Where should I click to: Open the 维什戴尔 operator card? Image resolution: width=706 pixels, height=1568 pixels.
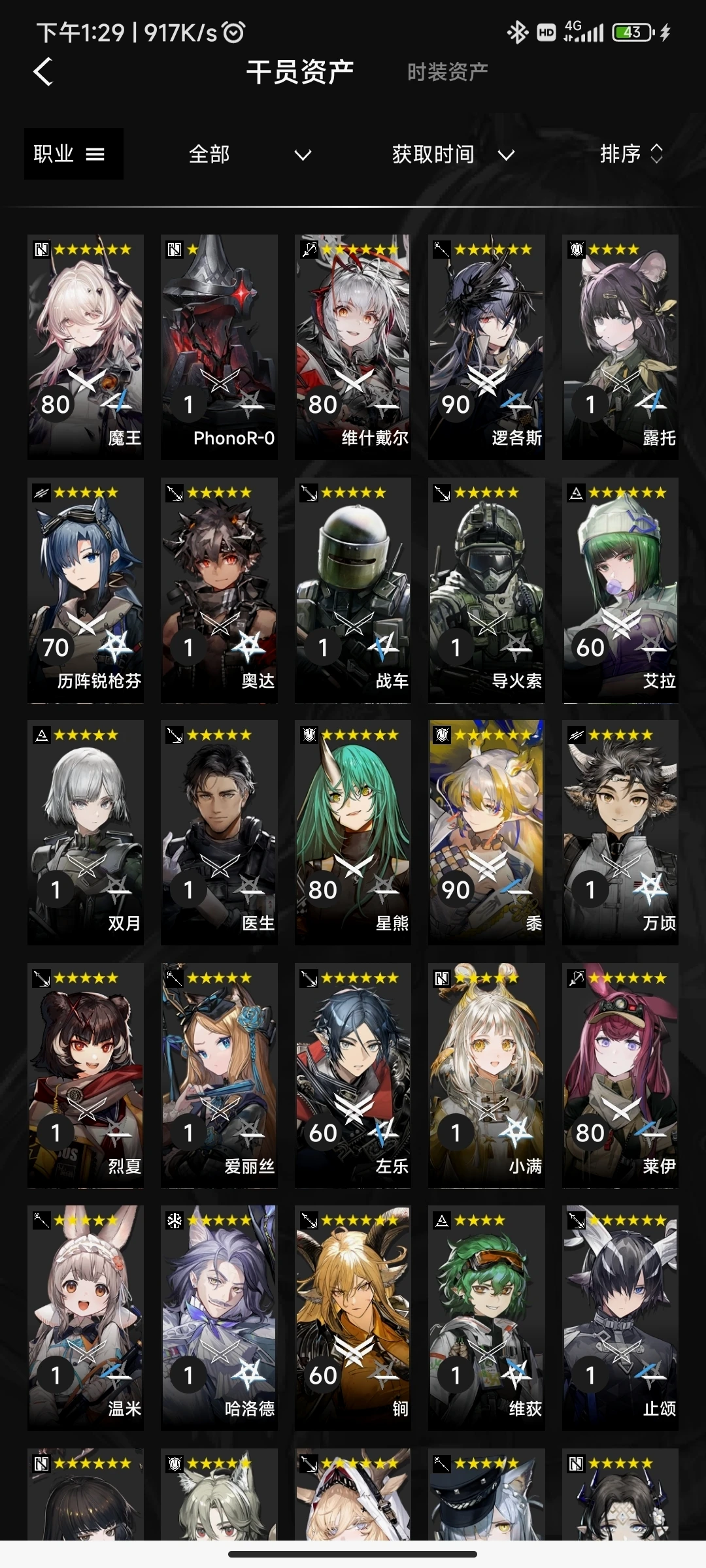coord(353,346)
